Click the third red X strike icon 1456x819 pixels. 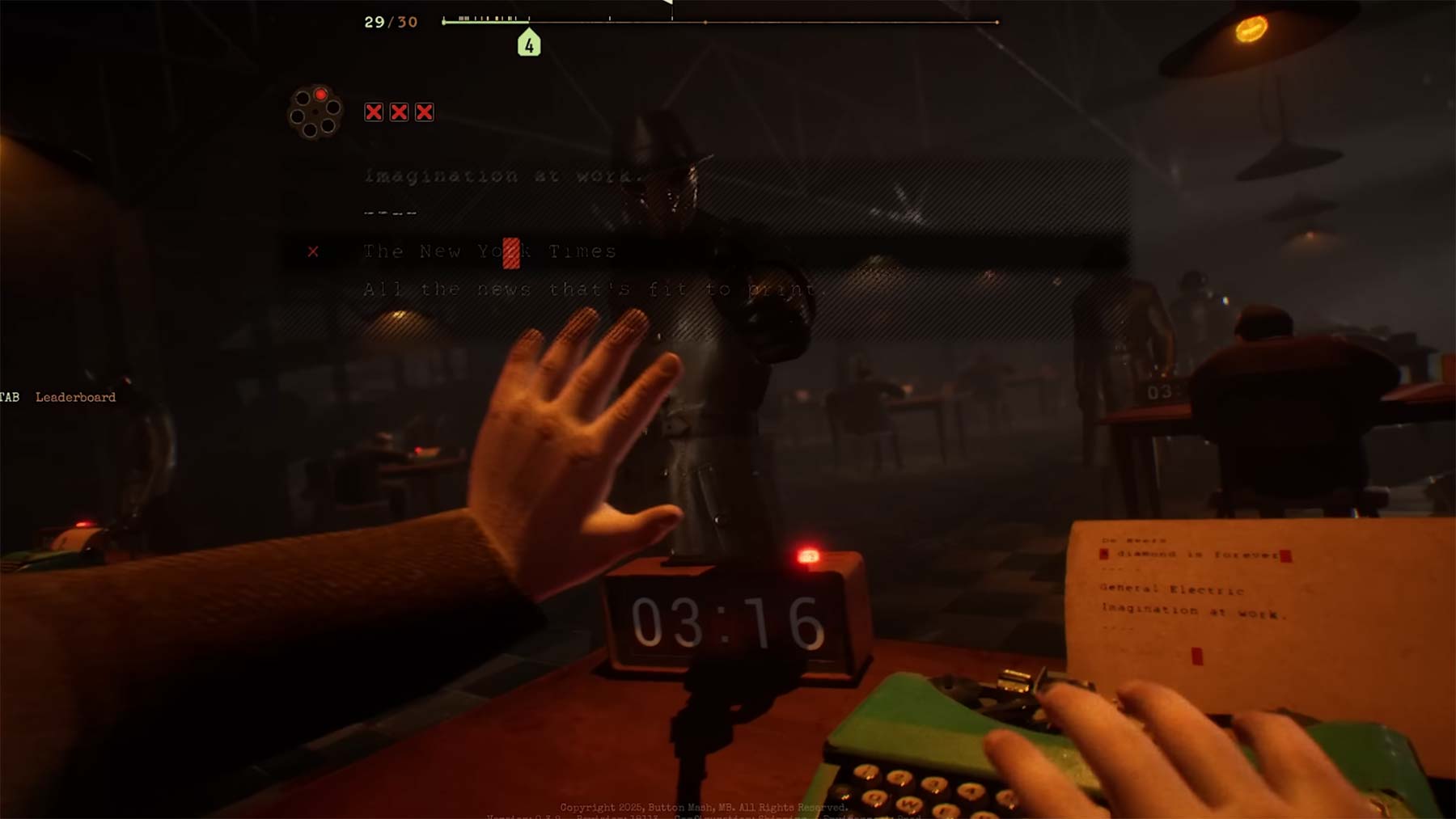point(425,112)
